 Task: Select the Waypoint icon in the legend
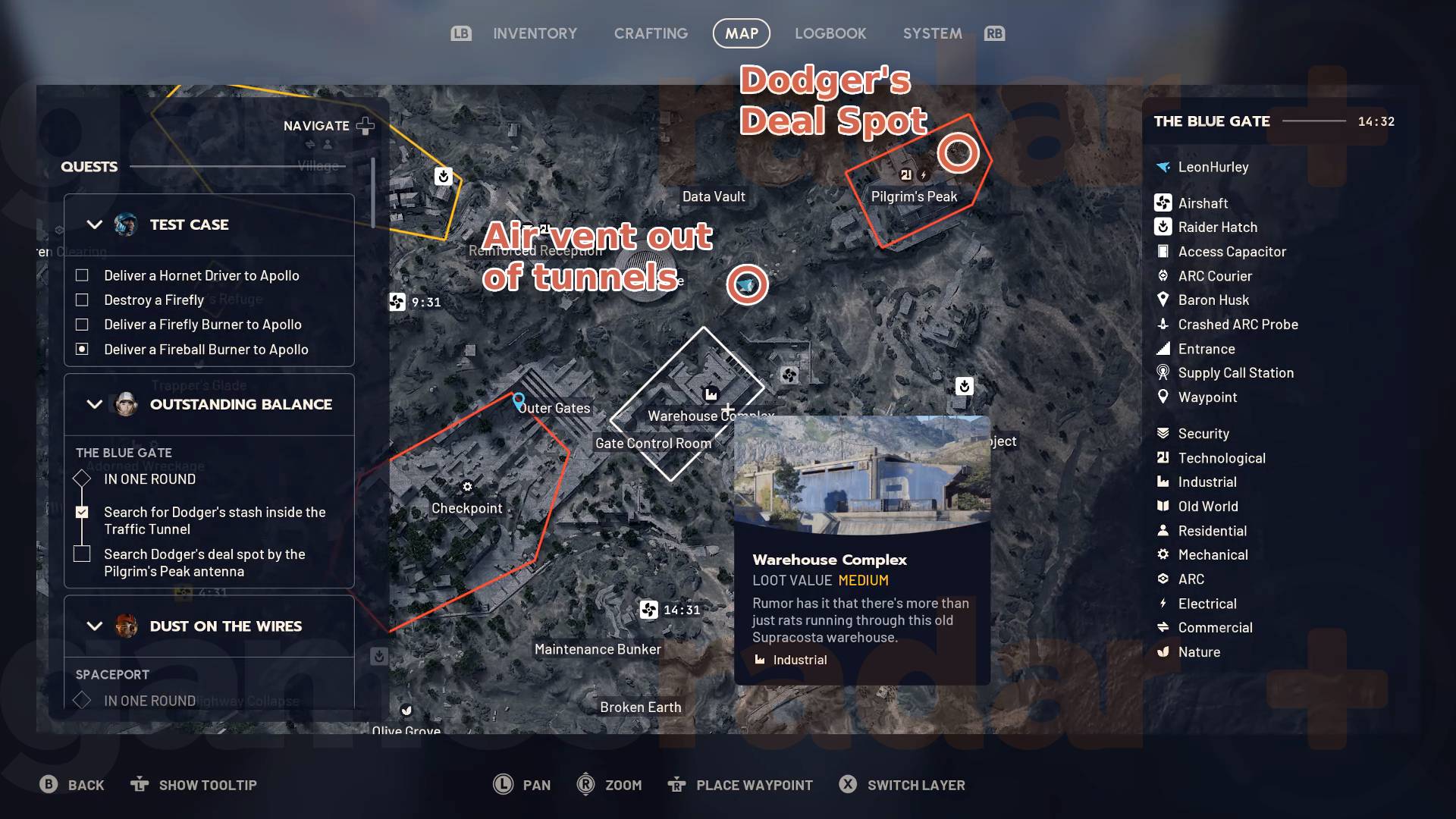click(x=1163, y=397)
